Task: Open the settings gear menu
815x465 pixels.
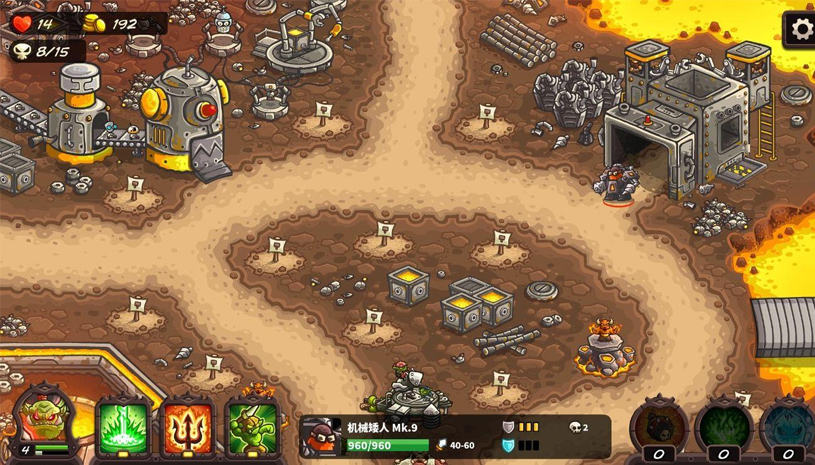Action: (x=799, y=29)
